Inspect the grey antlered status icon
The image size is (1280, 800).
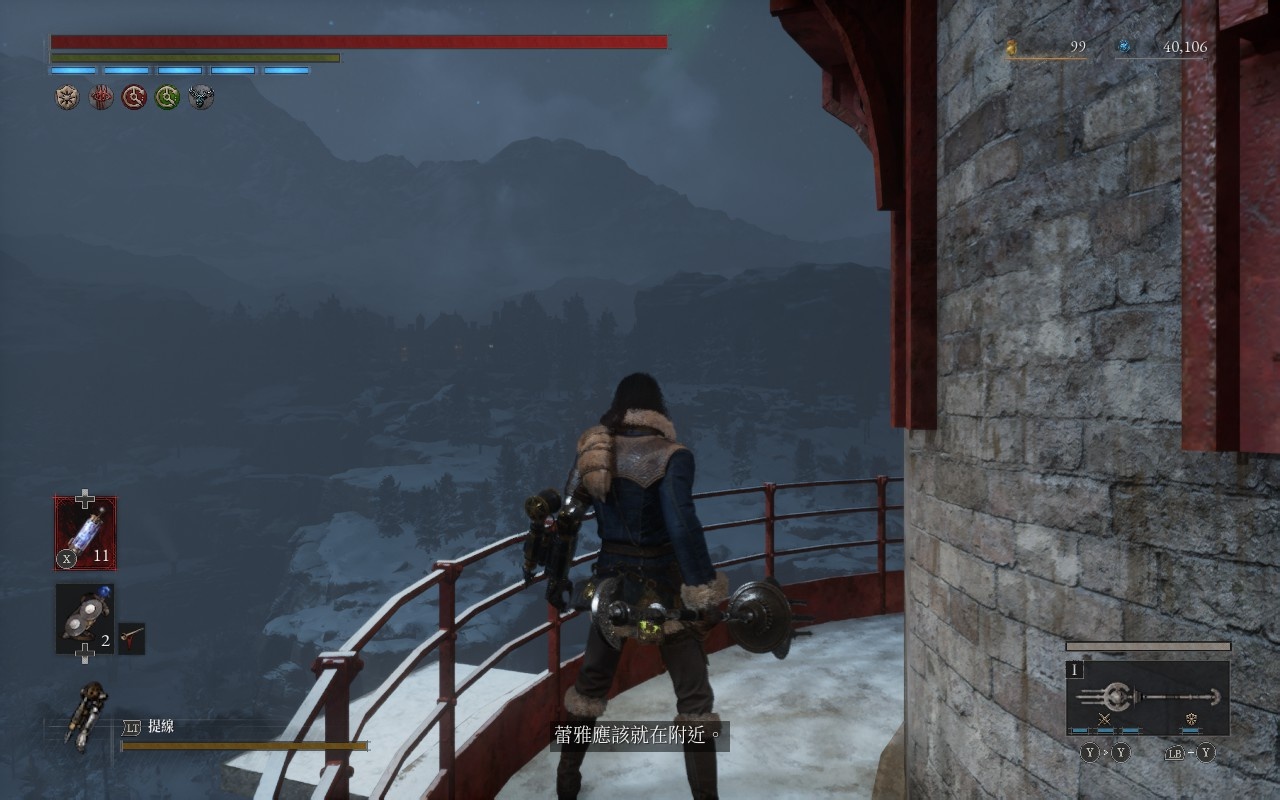[202, 97]
